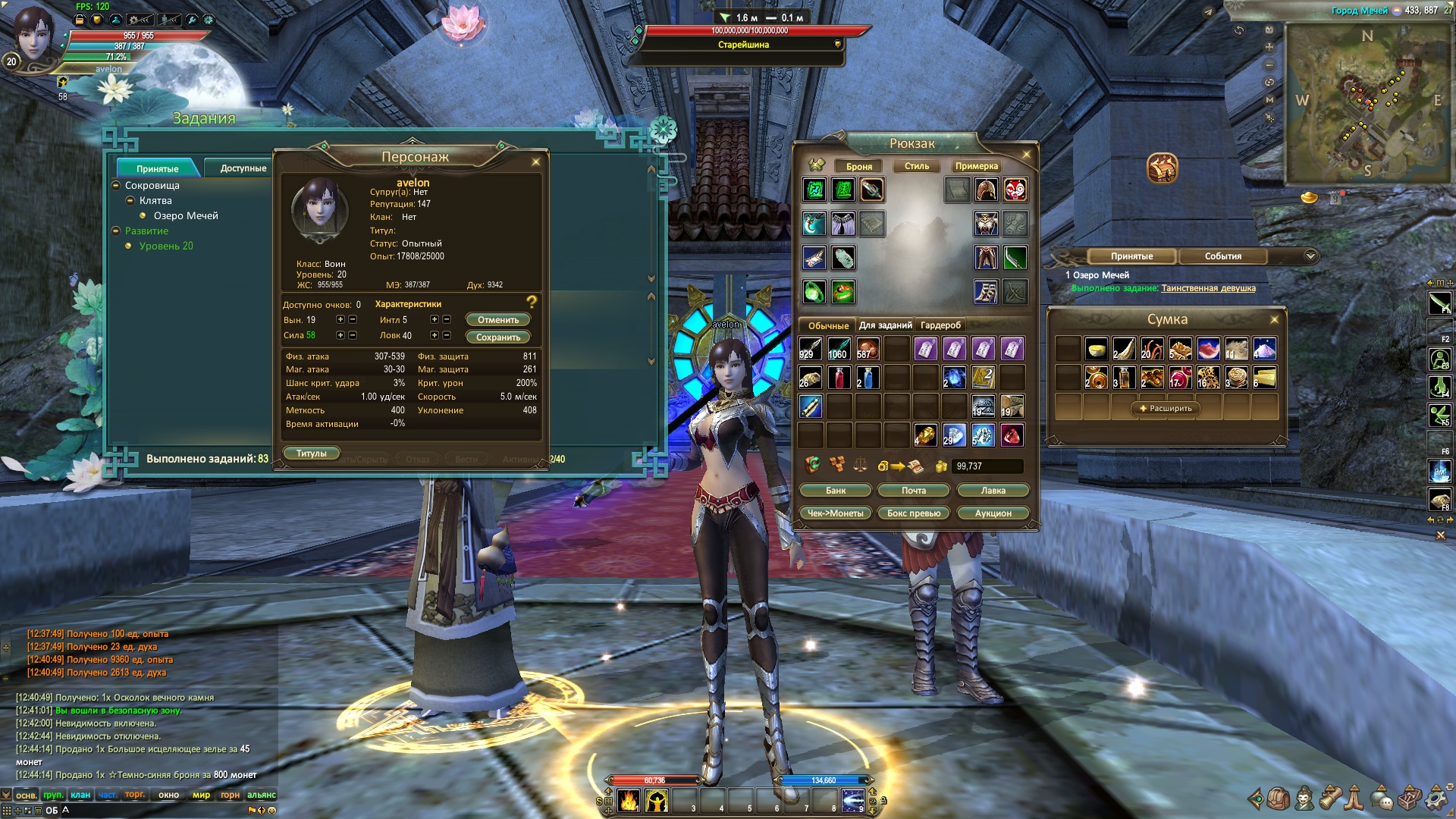The height and width of the screenshot is (819, 1456).
Task: Expand the bag with Расширить
Action: [1166, 409]
